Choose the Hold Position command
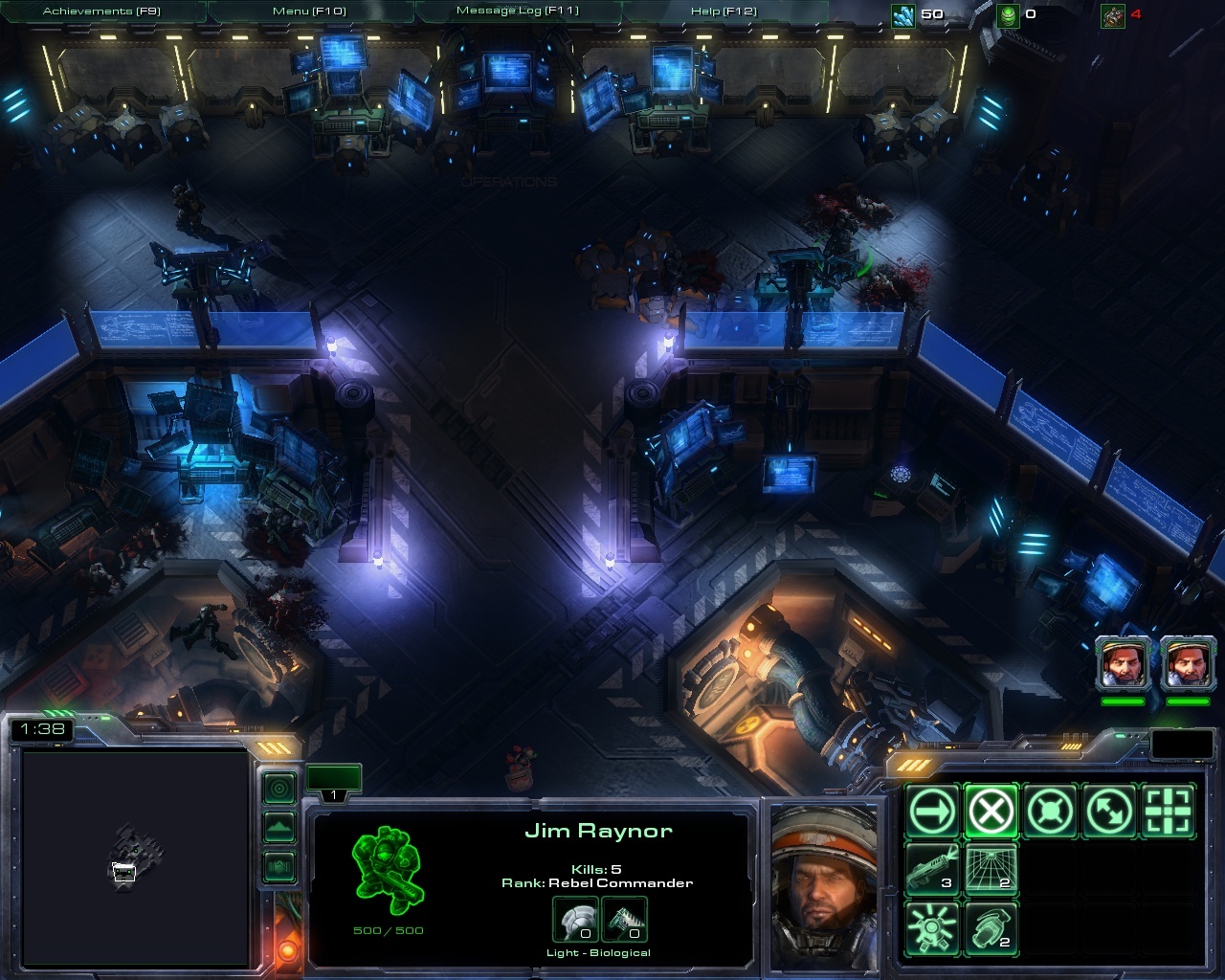 [x=1051, y=812]
